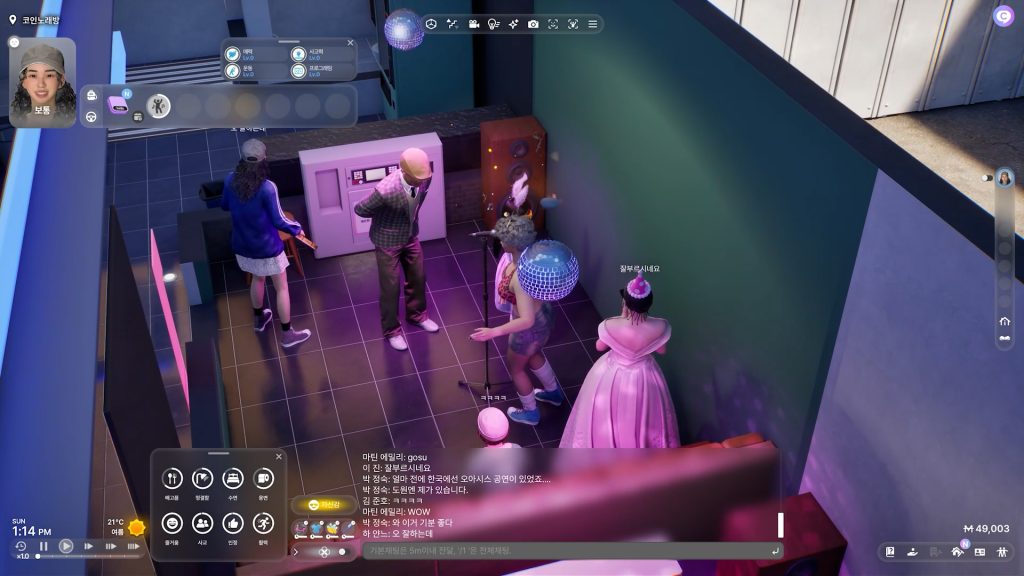
Task: Open the purple smartphone icon
Action: (118, 104)
